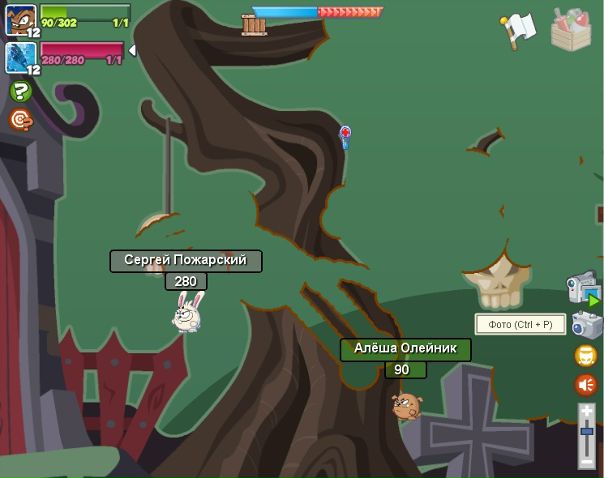Screen dimensions: 604x478
Task: Click the orange face emote button
Action: (586, 356)
